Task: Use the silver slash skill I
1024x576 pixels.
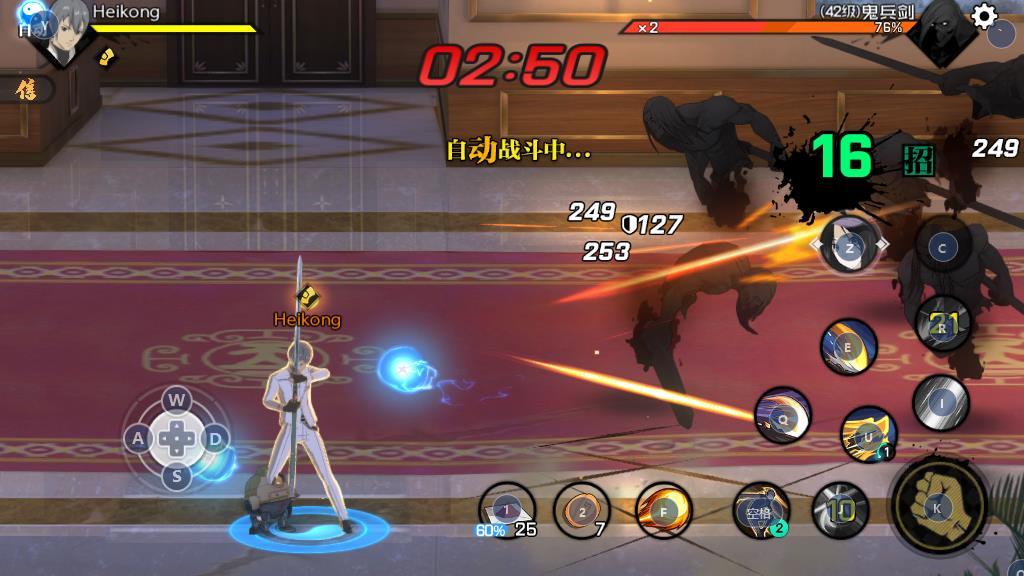Action: pos(940,401)
